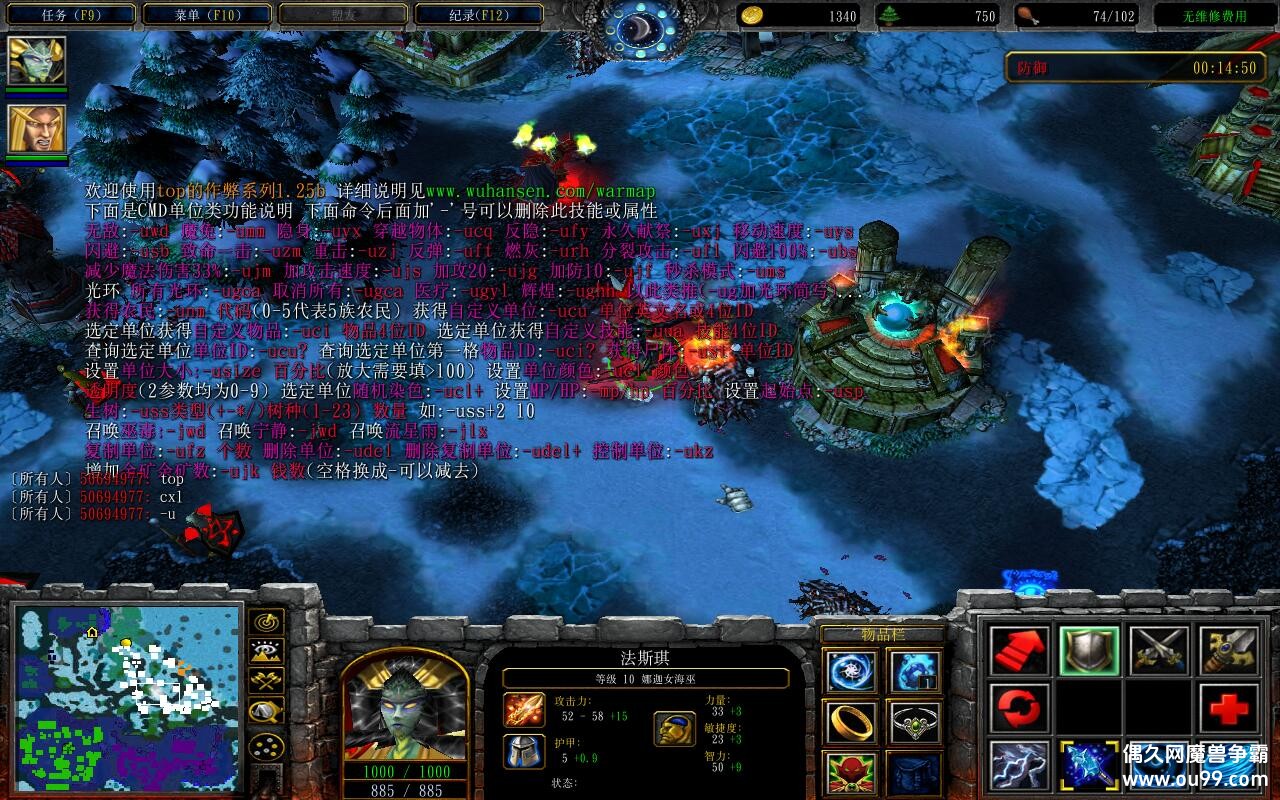Toggle ally colors with crossed axes button
The width and height of the screenshot is (1280, 800).
click(264, 680)
